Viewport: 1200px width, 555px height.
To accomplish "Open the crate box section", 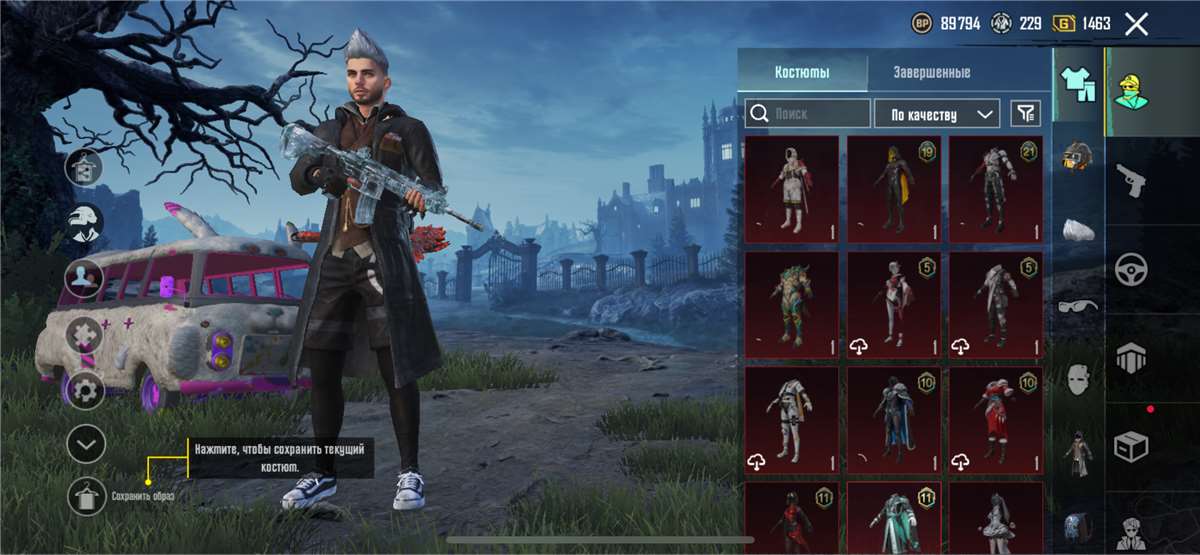I will coord(1131,445).
